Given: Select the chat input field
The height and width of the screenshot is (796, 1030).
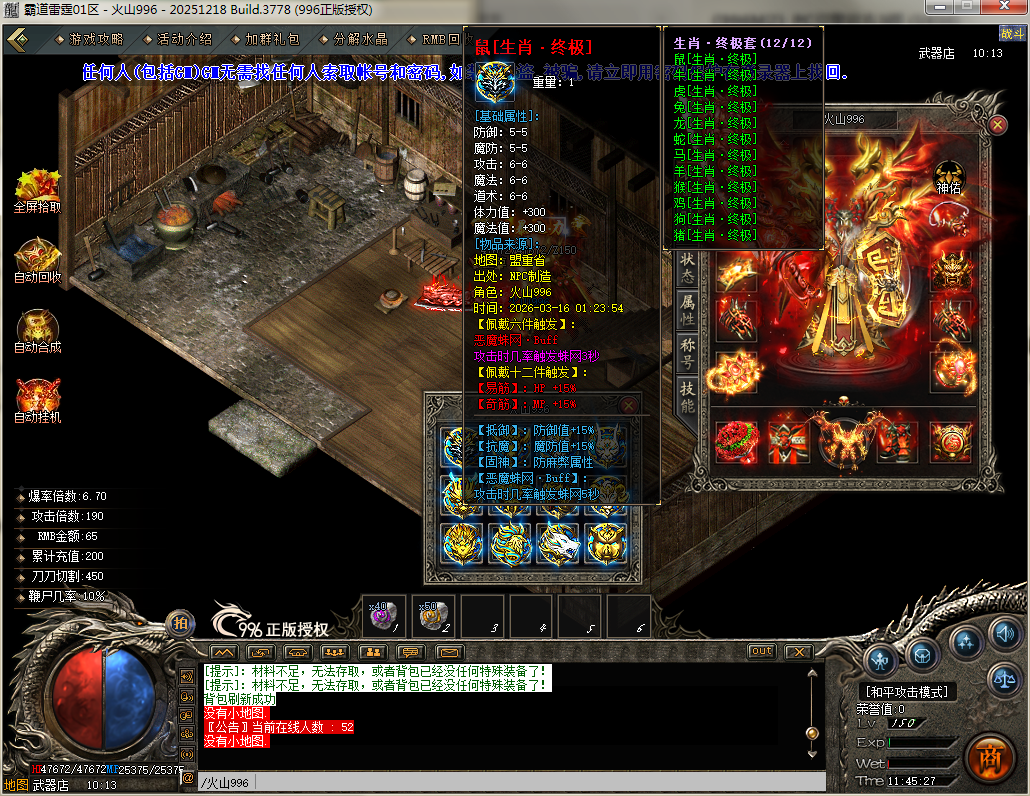Looking at the screenshot, I should point(500,783).
